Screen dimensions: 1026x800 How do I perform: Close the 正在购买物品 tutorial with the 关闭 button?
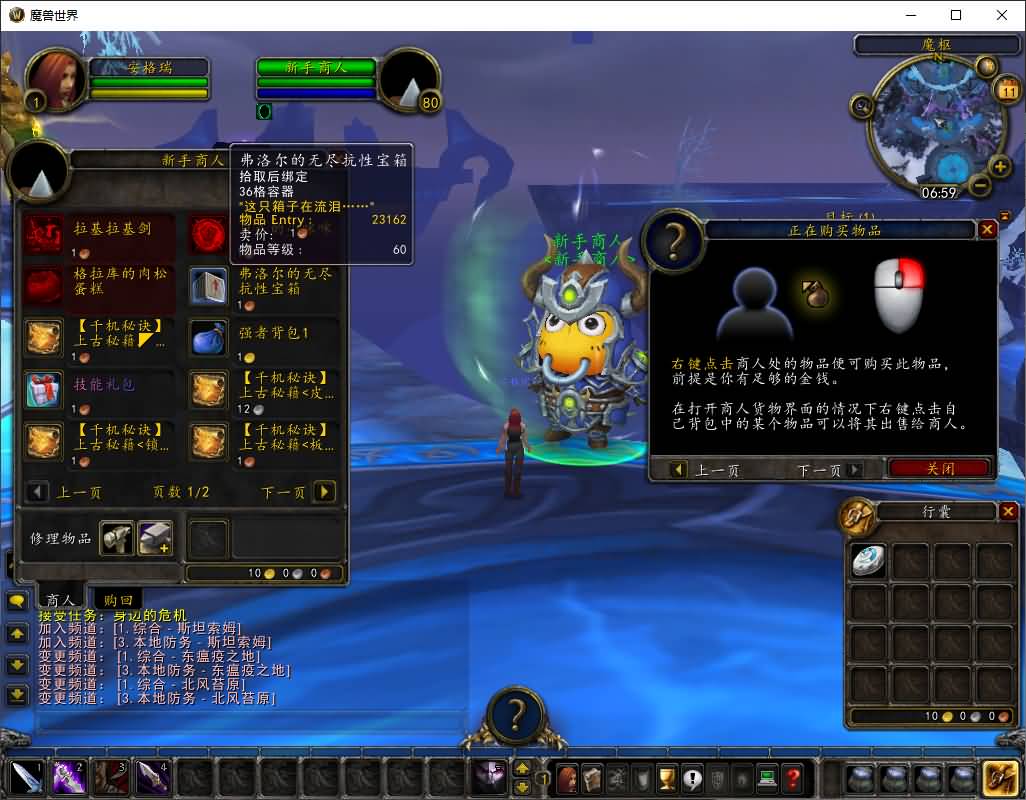(x=939, y=468)
